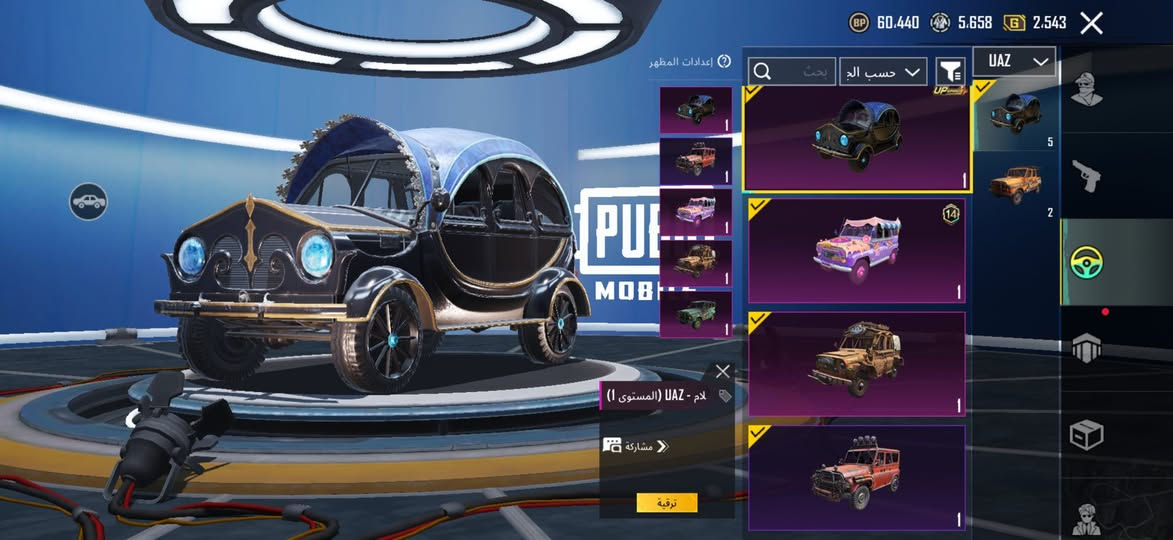Close the UAZ skin info panel

(723, 371)
